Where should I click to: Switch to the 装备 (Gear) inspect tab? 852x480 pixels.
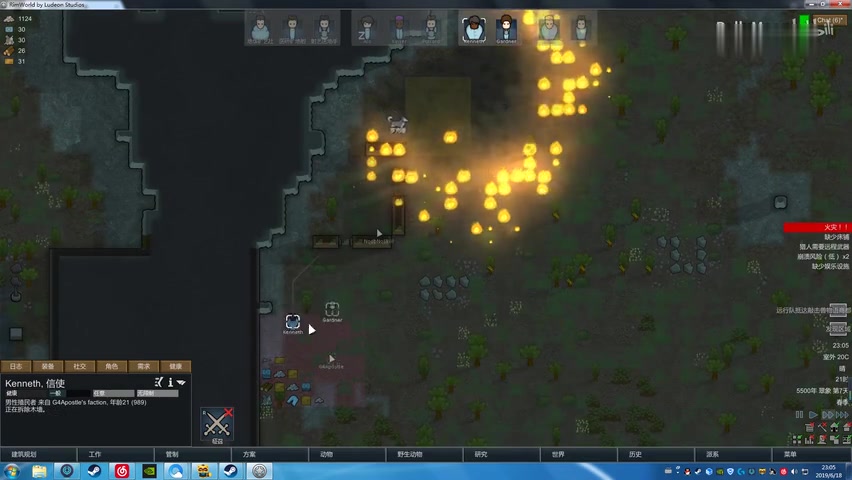48,366
